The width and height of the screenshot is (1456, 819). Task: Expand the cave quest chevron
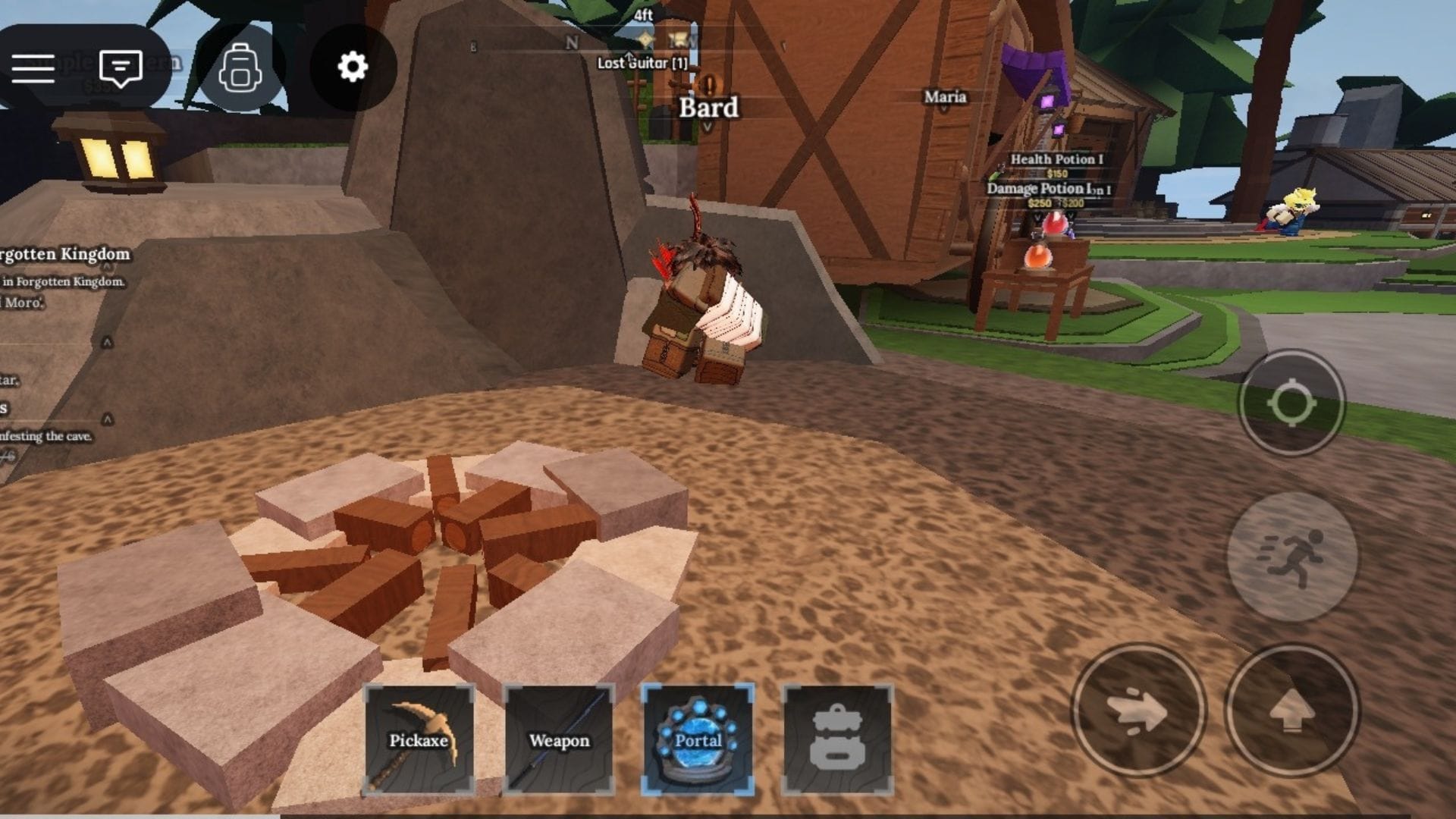click(x=107, y=420)
